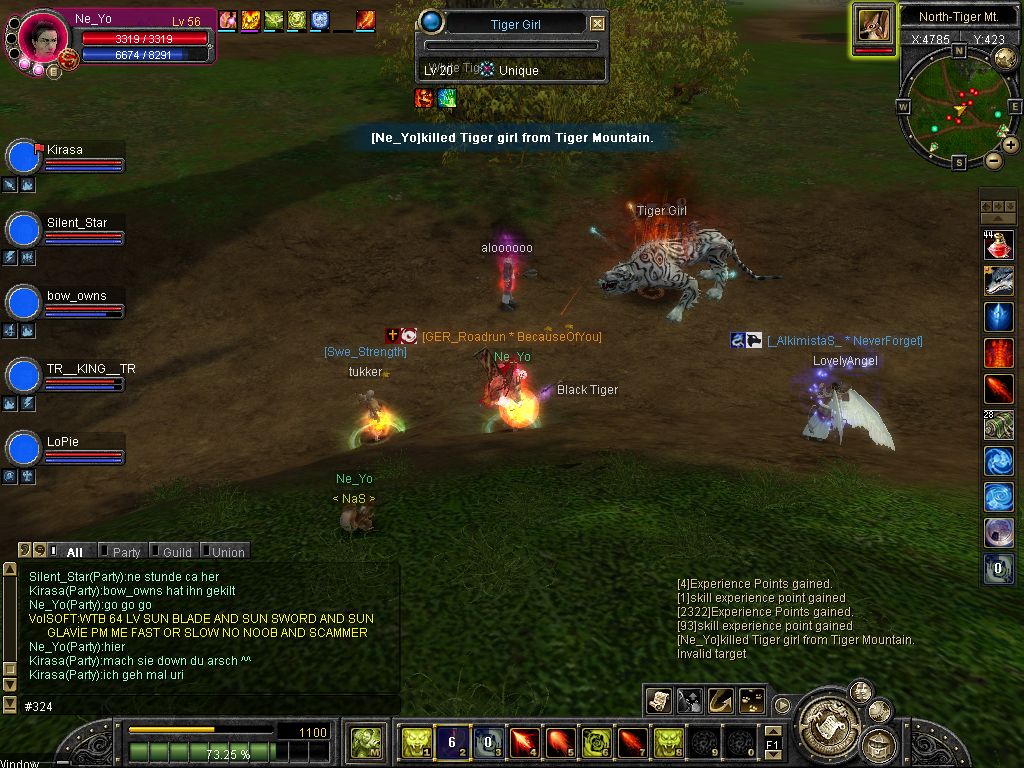Click the chat input field

[200, 706]
